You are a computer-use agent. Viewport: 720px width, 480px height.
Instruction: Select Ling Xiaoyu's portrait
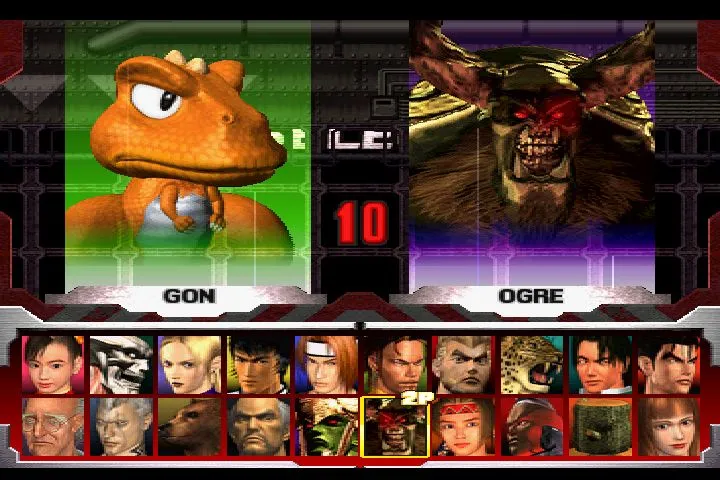[53, 364]
